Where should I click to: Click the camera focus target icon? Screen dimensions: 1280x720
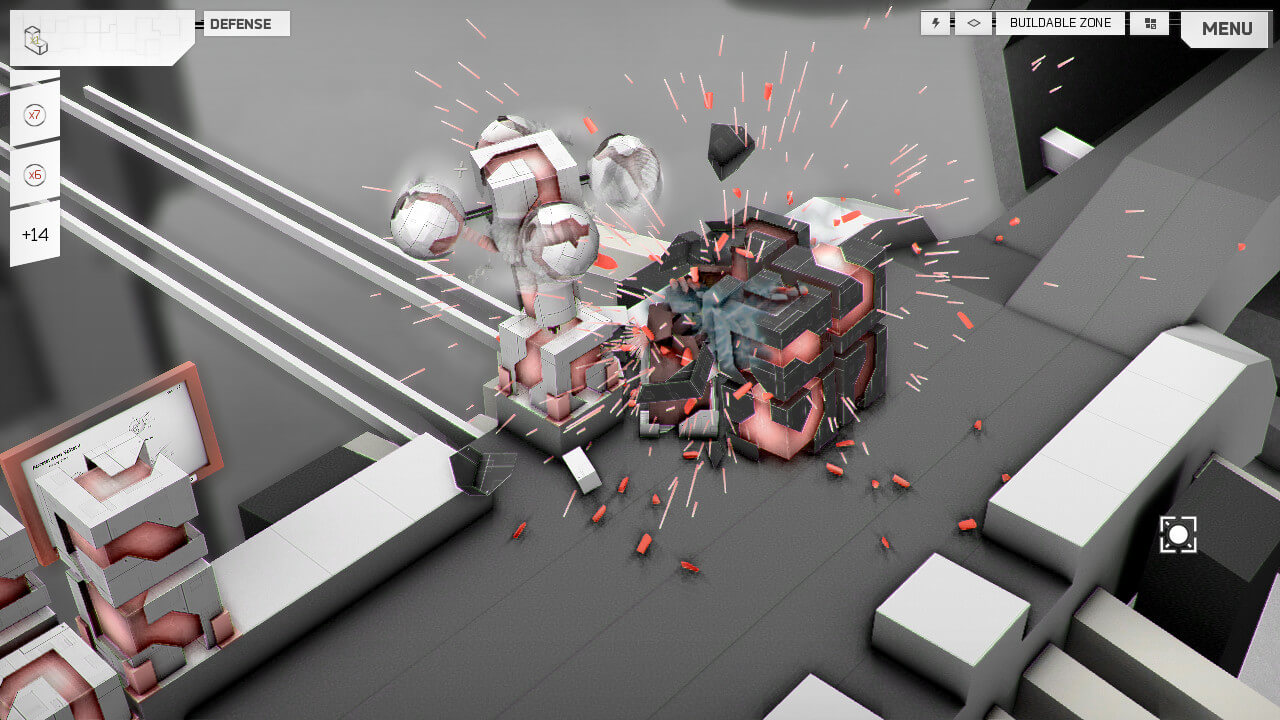[1178, 535]
